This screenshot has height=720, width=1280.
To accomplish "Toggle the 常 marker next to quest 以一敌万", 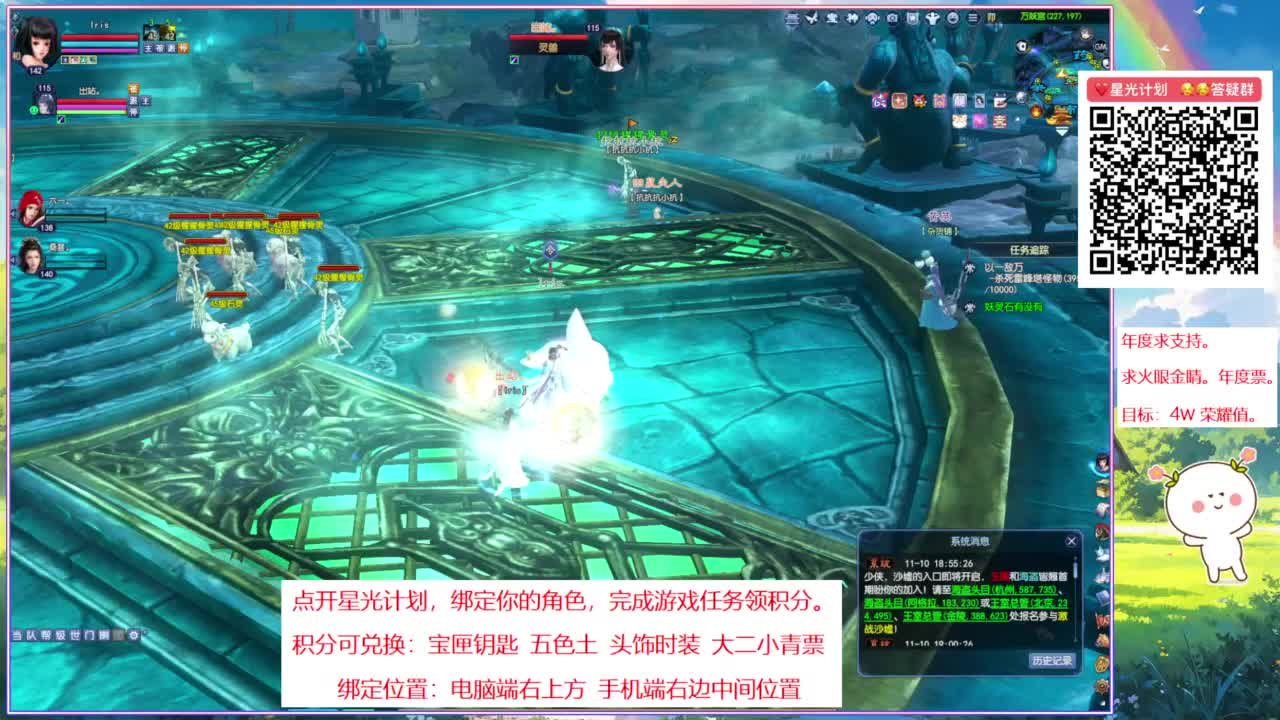I will point(970,267).
